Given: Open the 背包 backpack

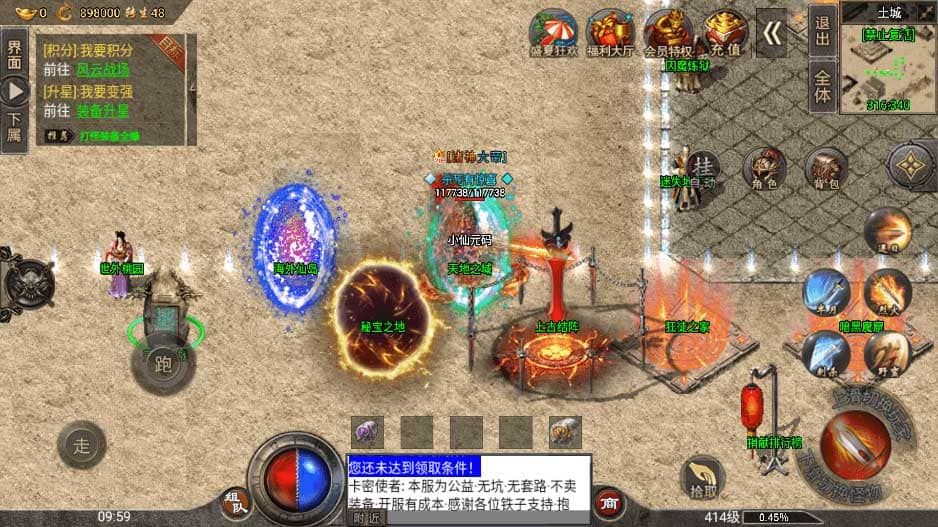Looking at the screenshot, I should (x=826, y=170).
